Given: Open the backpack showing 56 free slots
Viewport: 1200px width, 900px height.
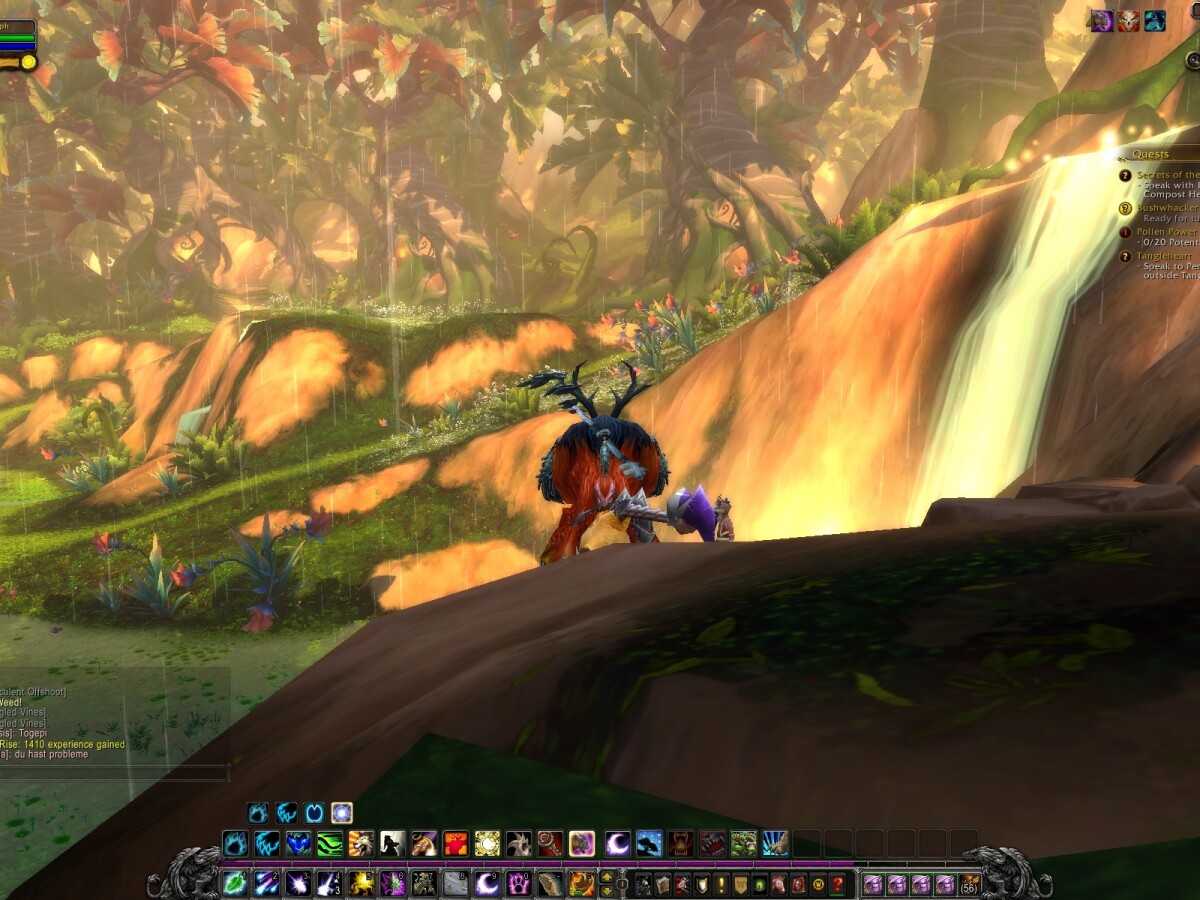Looking at the screenshot, I should point(969,884).
